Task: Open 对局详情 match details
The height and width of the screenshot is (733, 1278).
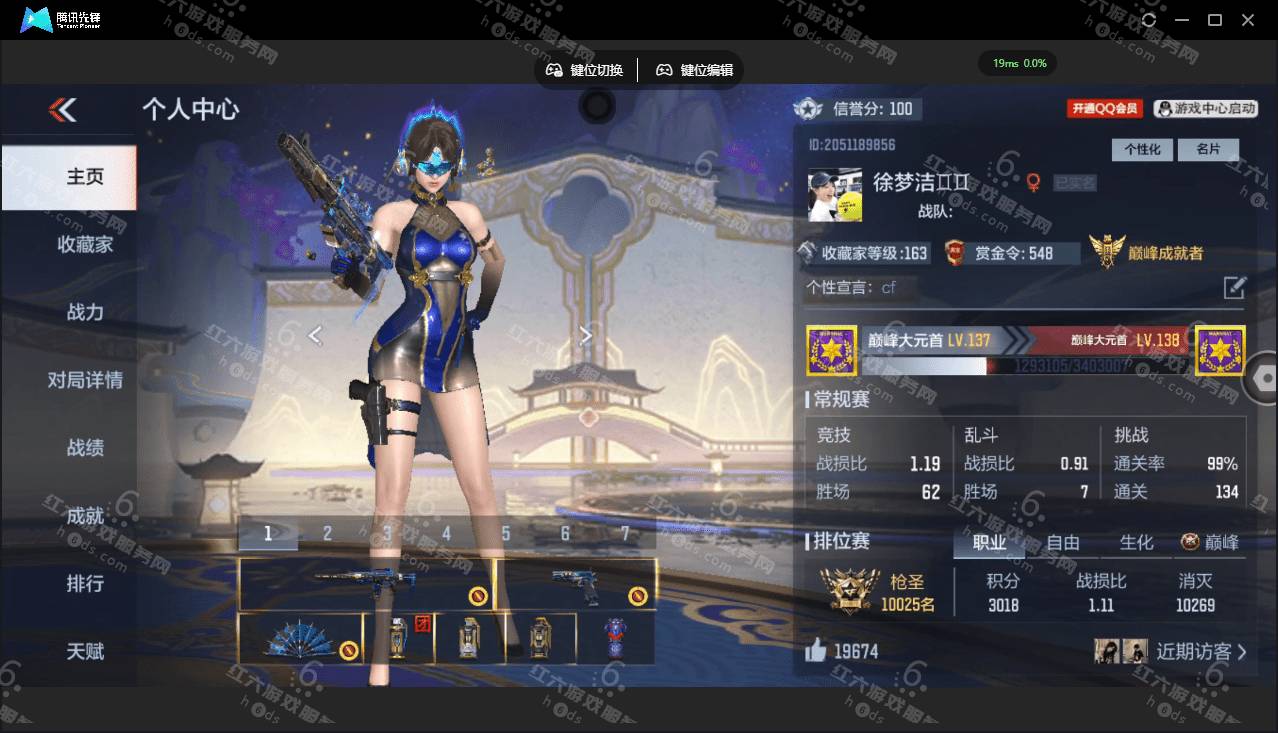Action: [x=85, y=380]
